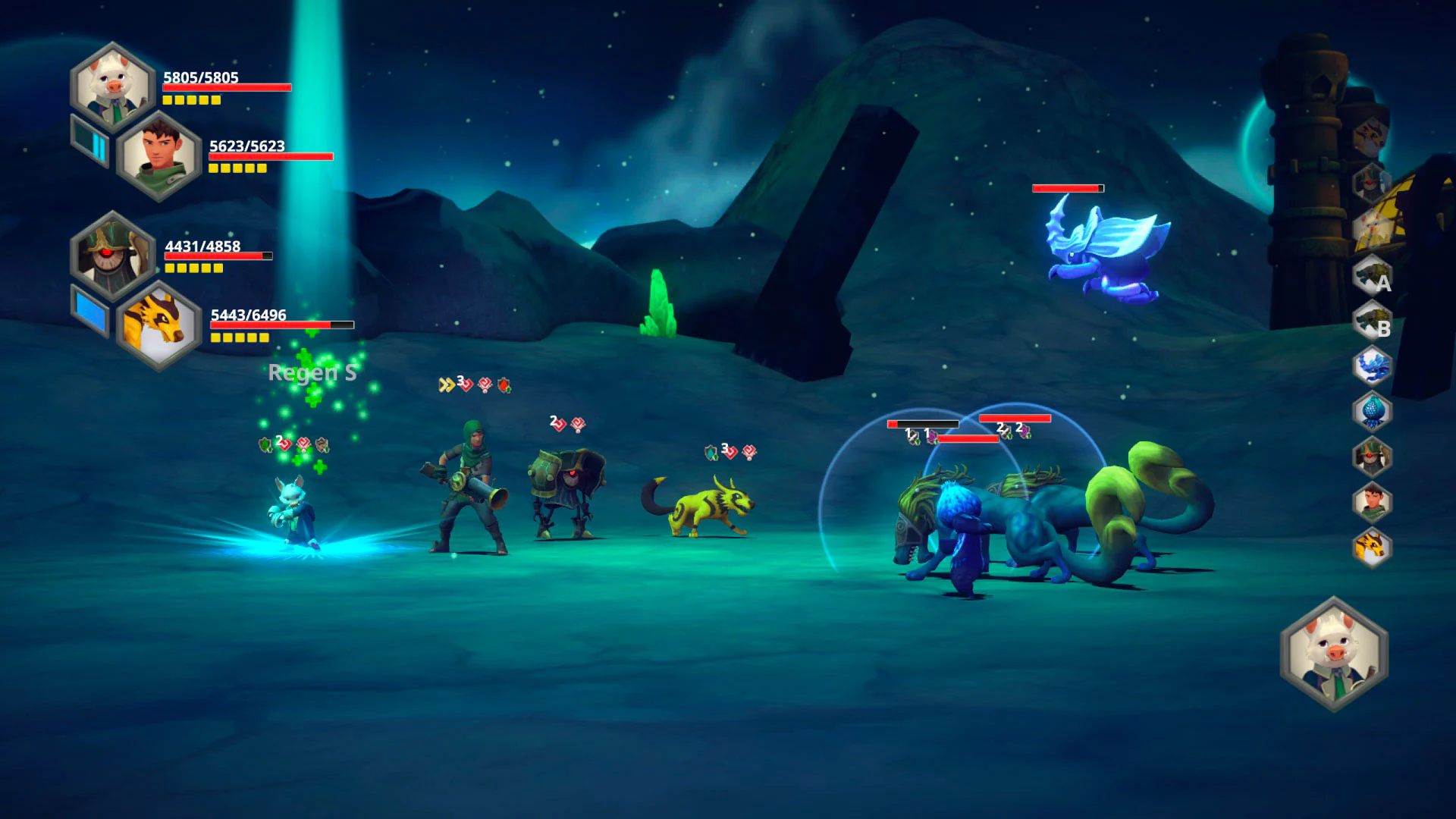Image resolution: width=1456 pixels, height=819 pixels.
Task: Select the enemy wolf icon labeled A
Action: (1370, 279)
